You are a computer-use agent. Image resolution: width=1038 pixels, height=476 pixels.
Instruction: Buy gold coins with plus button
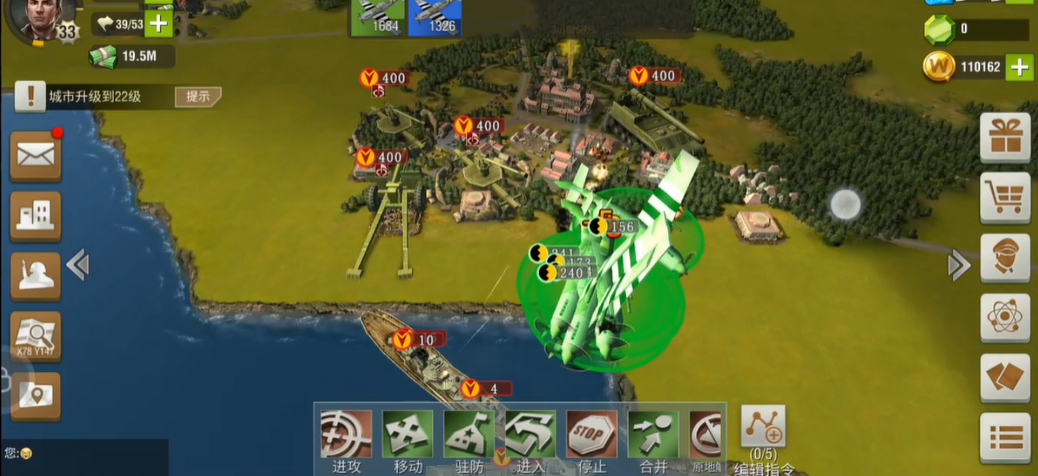[1019, 67]
